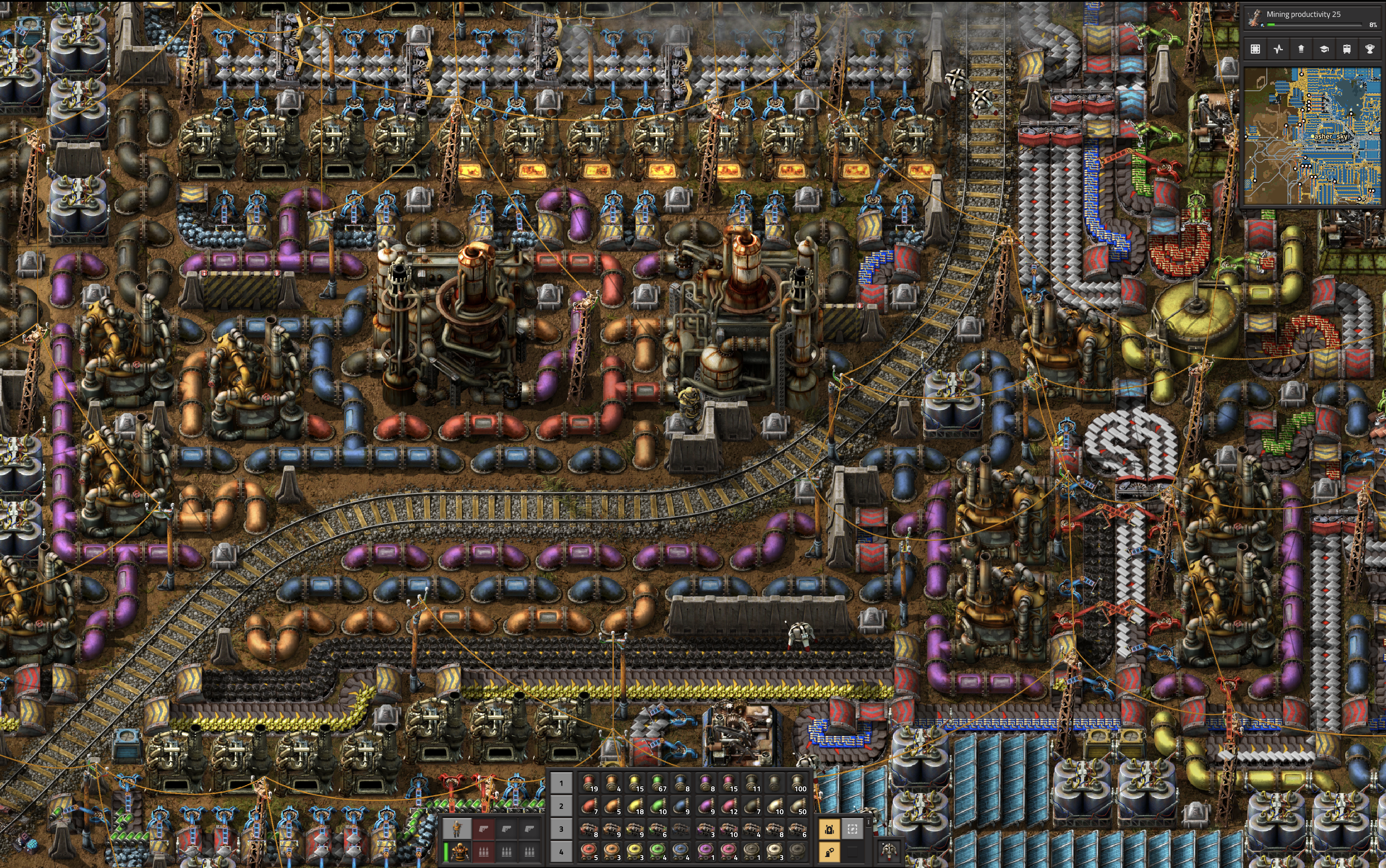
Task: Select quickbar row 1 button
Action: [561, 783]
